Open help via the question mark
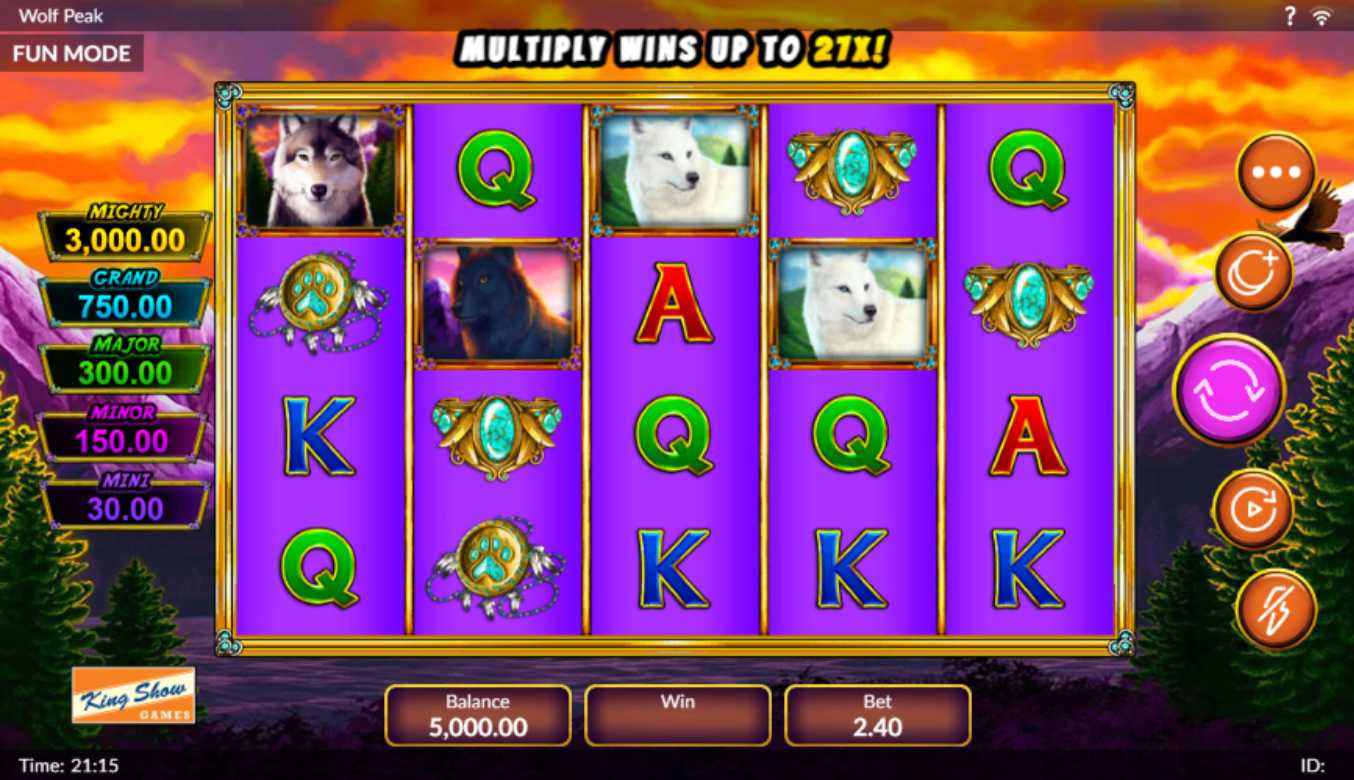1354x780 pixels. (x=1290, y=16)
